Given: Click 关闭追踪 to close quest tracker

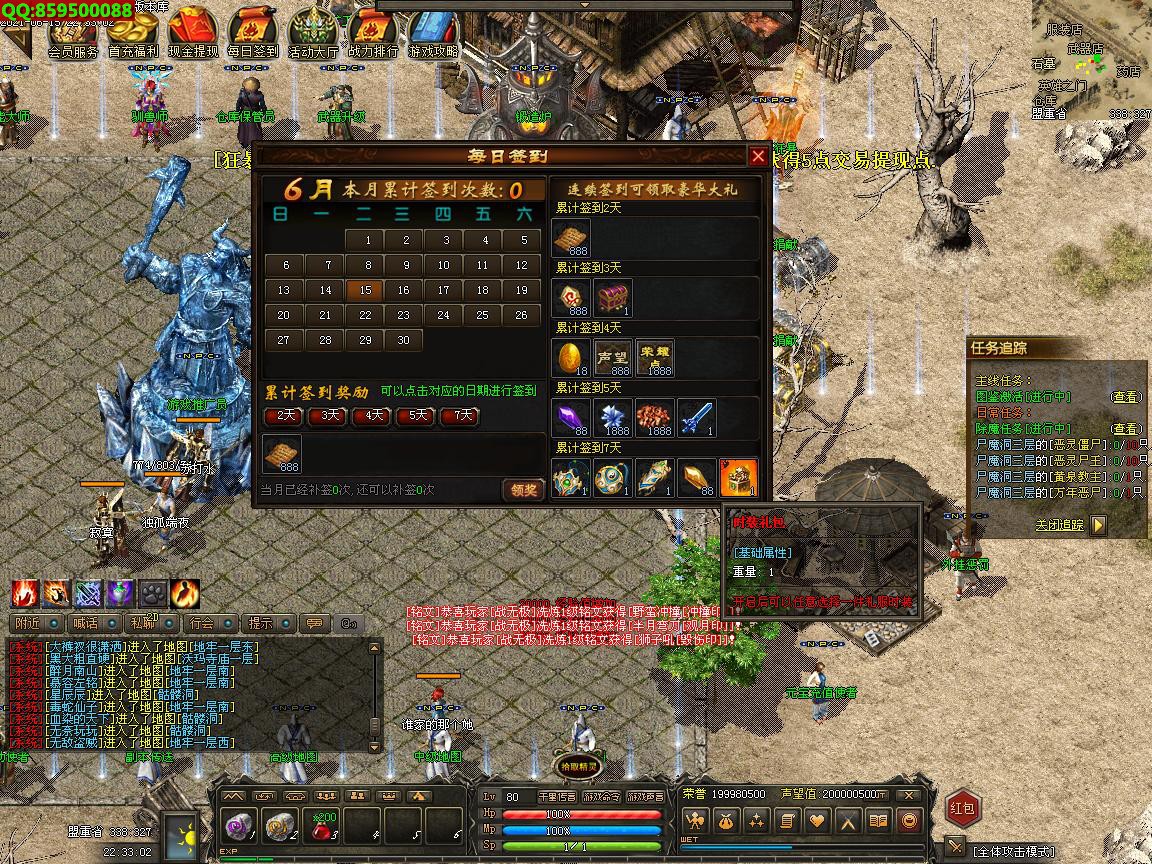Looking at the screenshot, I should point(1060,525).
